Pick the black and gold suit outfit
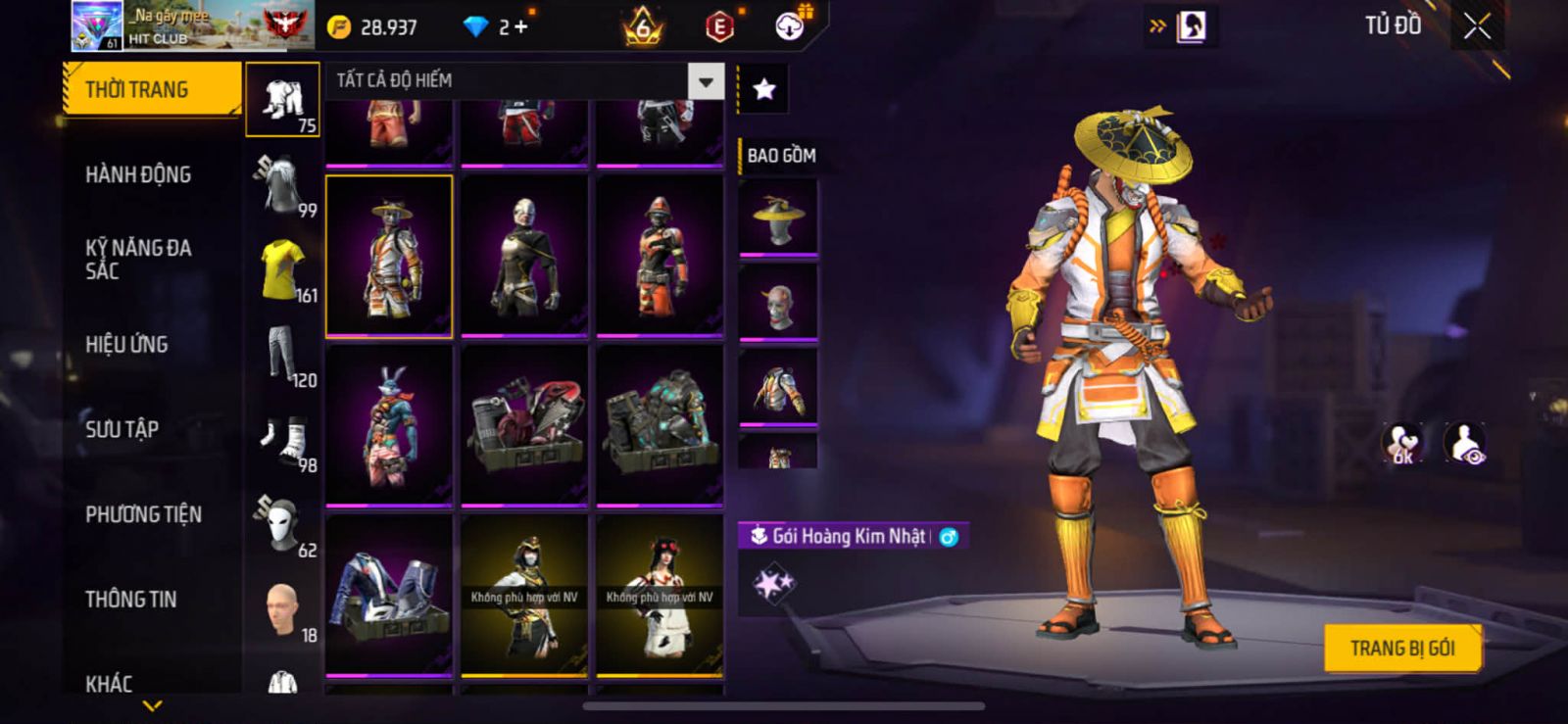1568x724 pixels. (x=524, y=256)
